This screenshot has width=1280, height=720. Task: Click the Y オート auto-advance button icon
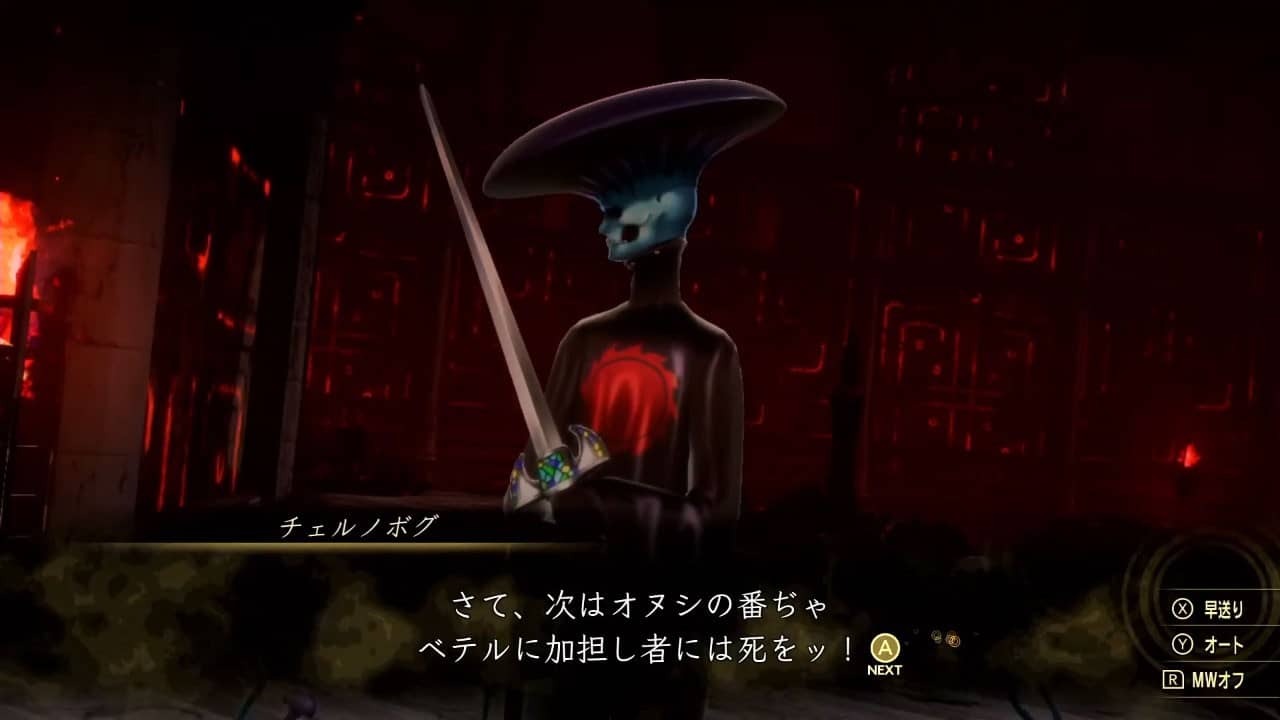pos(1182,646)
